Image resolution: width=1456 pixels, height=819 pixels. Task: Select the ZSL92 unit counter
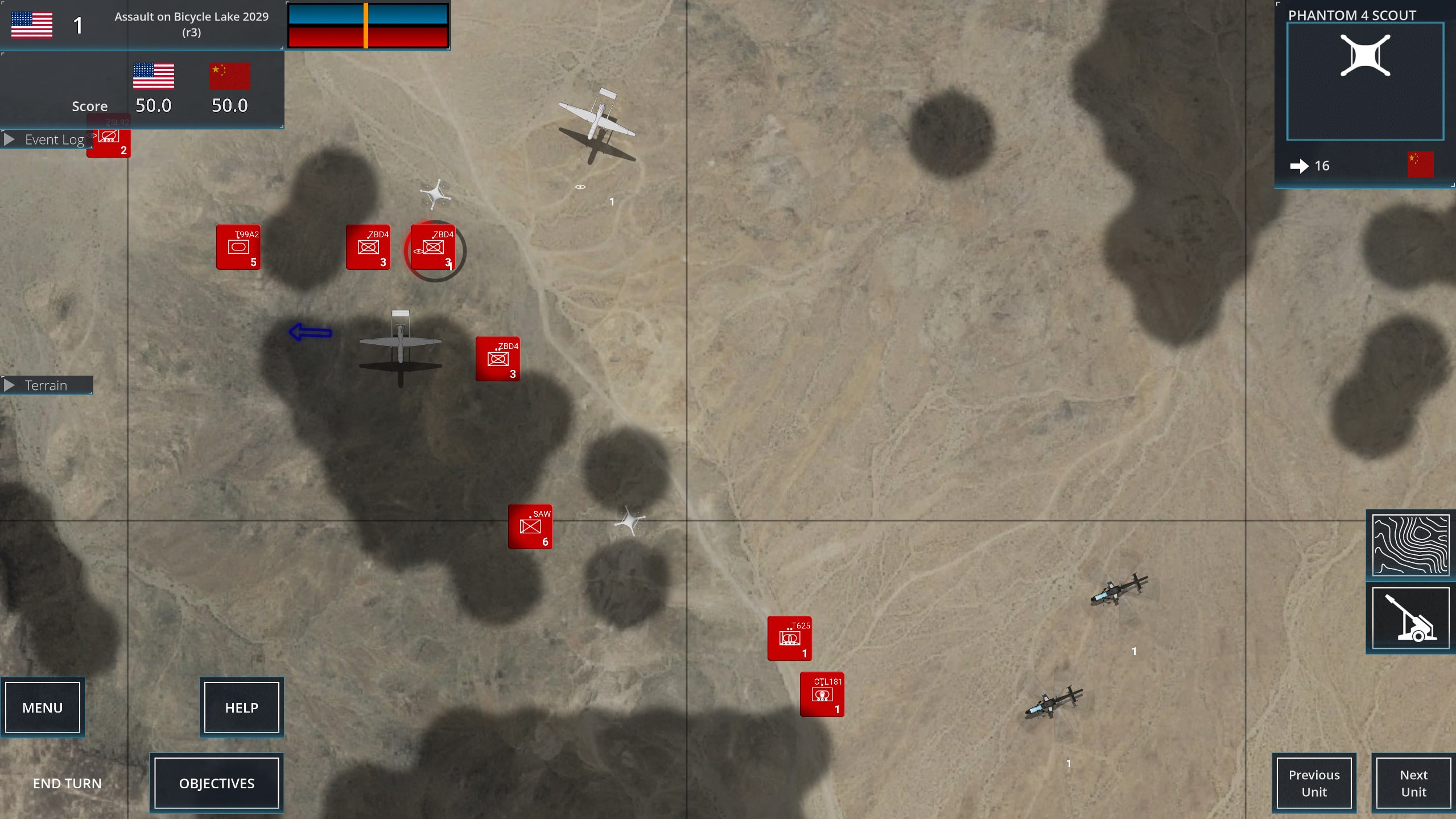click(110, 142)
